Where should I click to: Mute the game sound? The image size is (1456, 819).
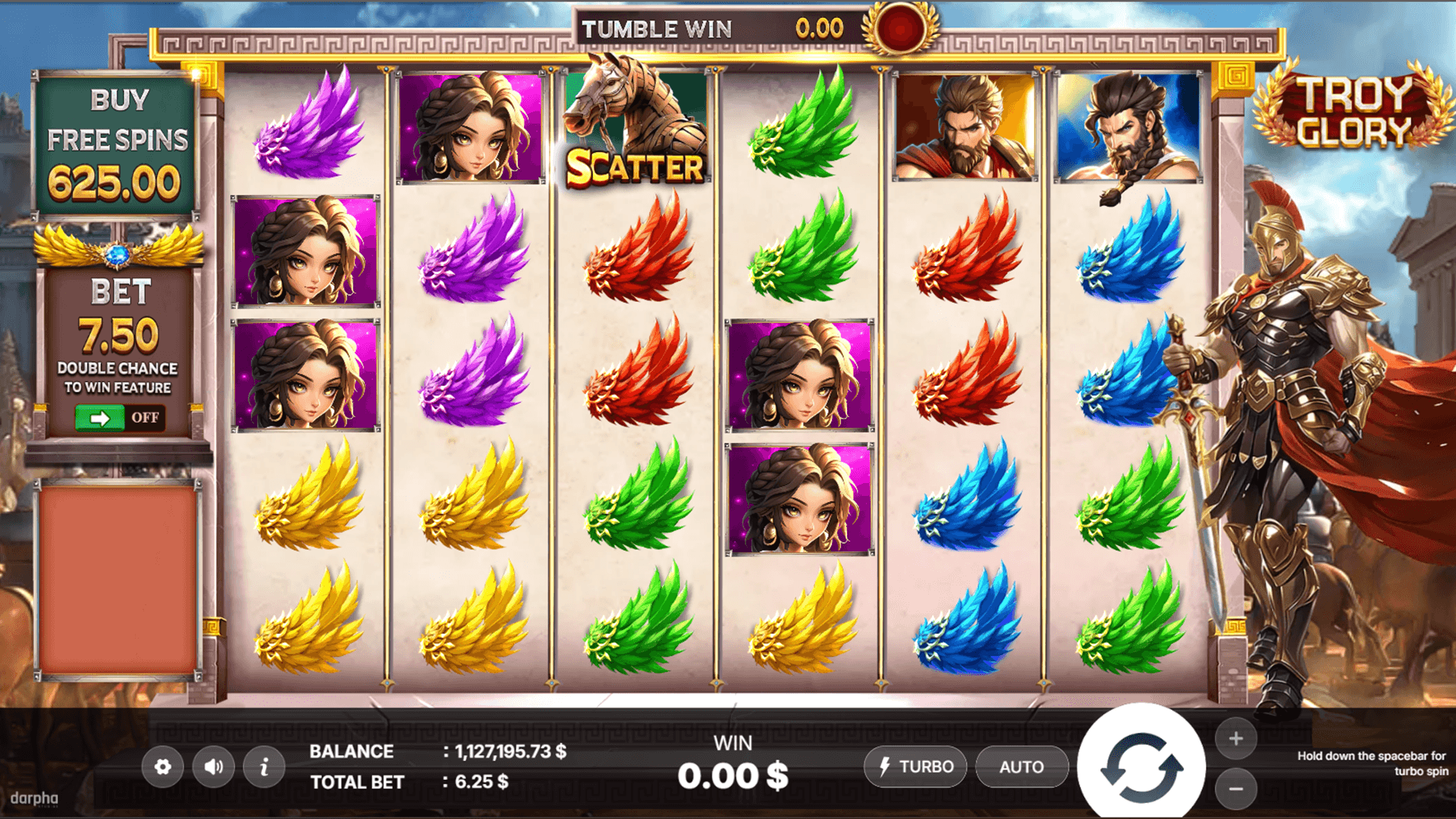(213, 767)
